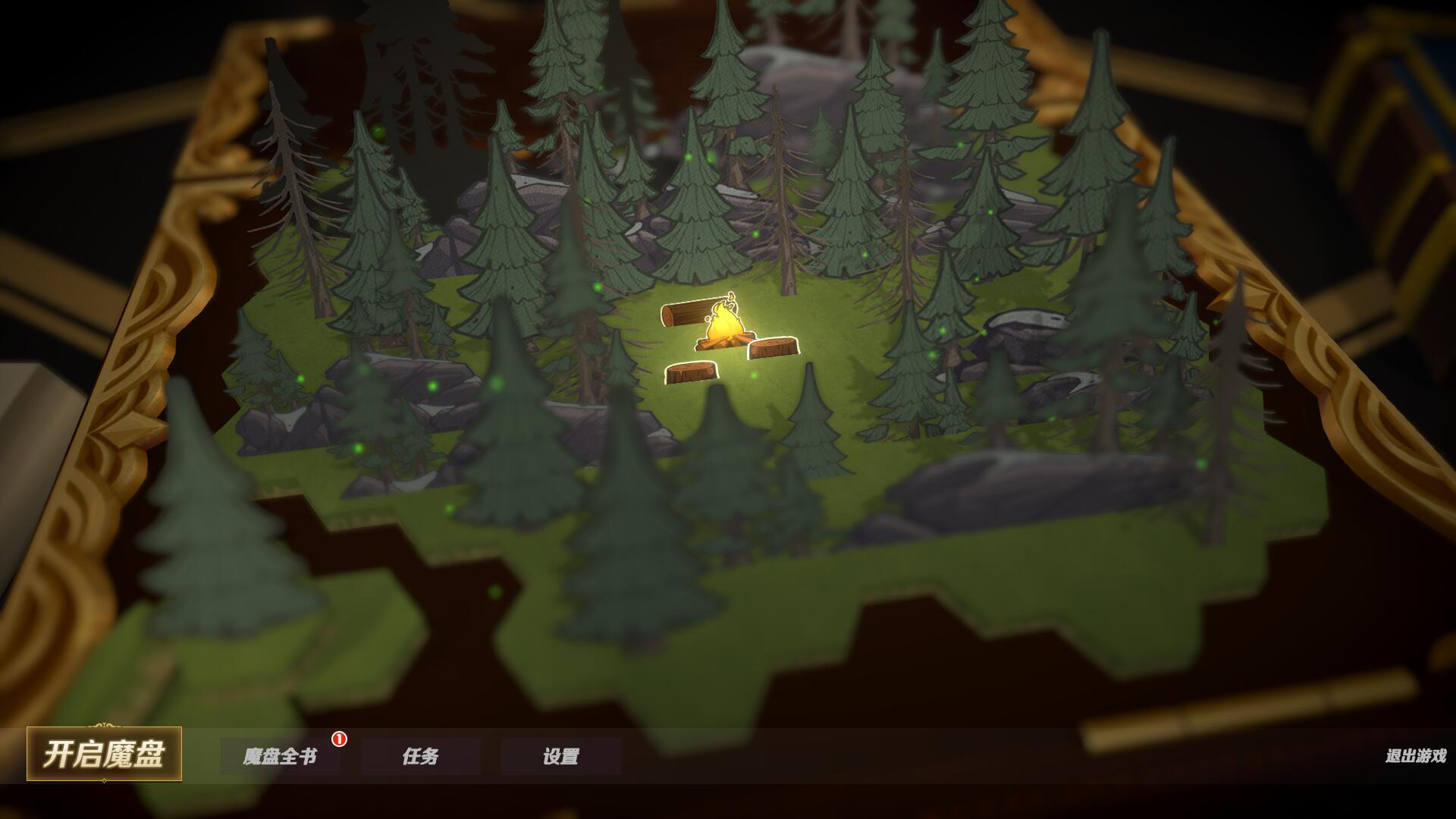Open the 魔盘全书 encyclopedia
The height and width of the screenshot is (819, 1456).
pyautogui.click(x=280, y=757)
